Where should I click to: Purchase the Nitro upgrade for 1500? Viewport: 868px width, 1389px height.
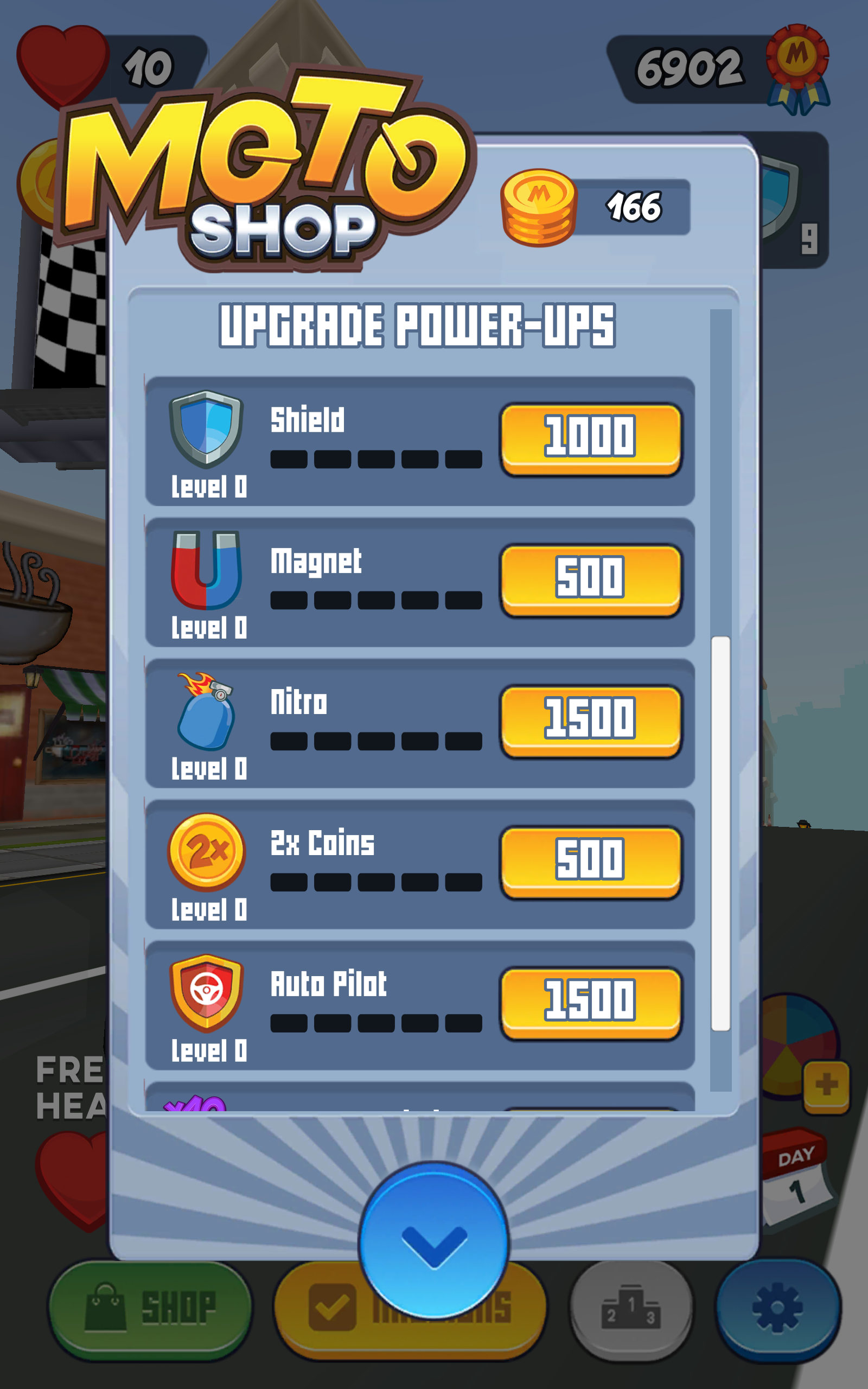[x=591, y=722]
